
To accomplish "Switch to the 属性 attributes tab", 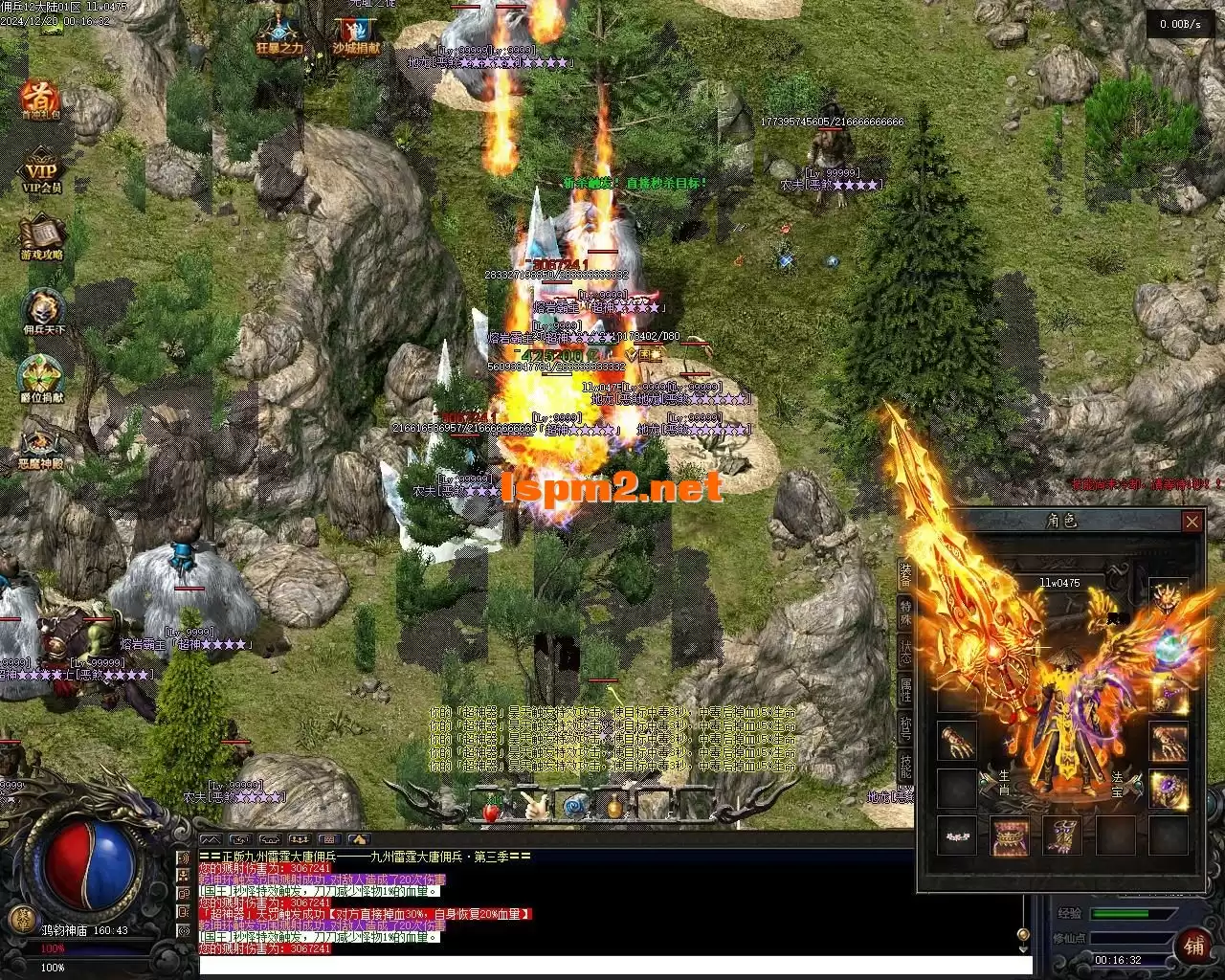I will (905, 689).
